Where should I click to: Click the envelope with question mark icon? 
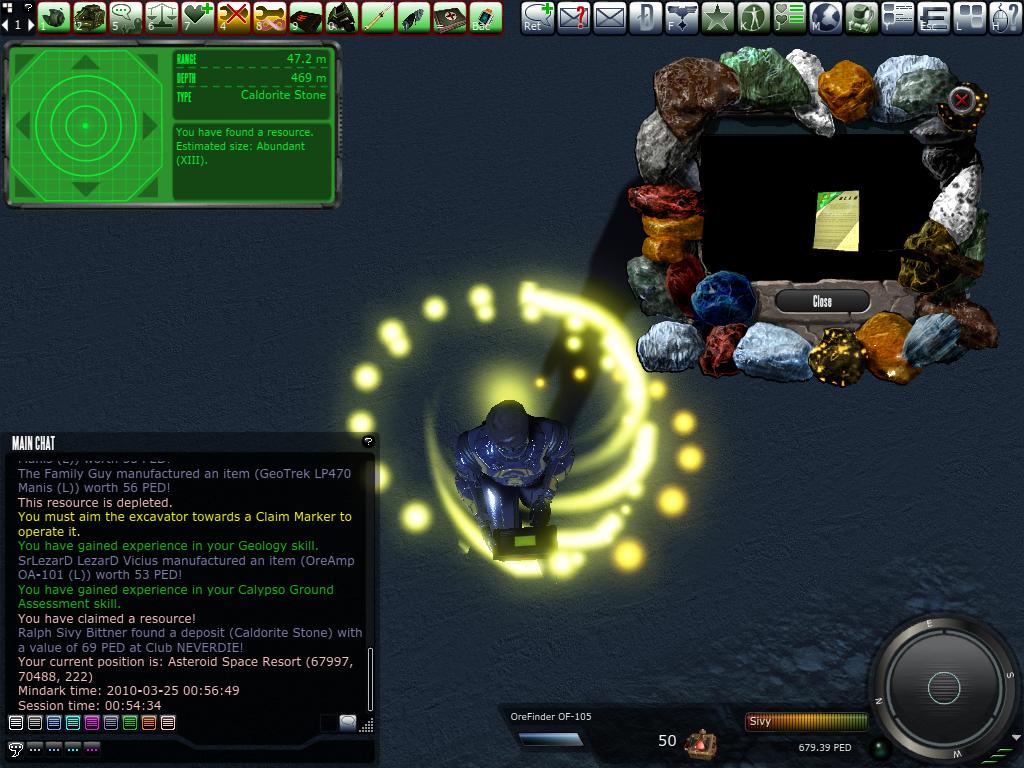click(574, 17)
